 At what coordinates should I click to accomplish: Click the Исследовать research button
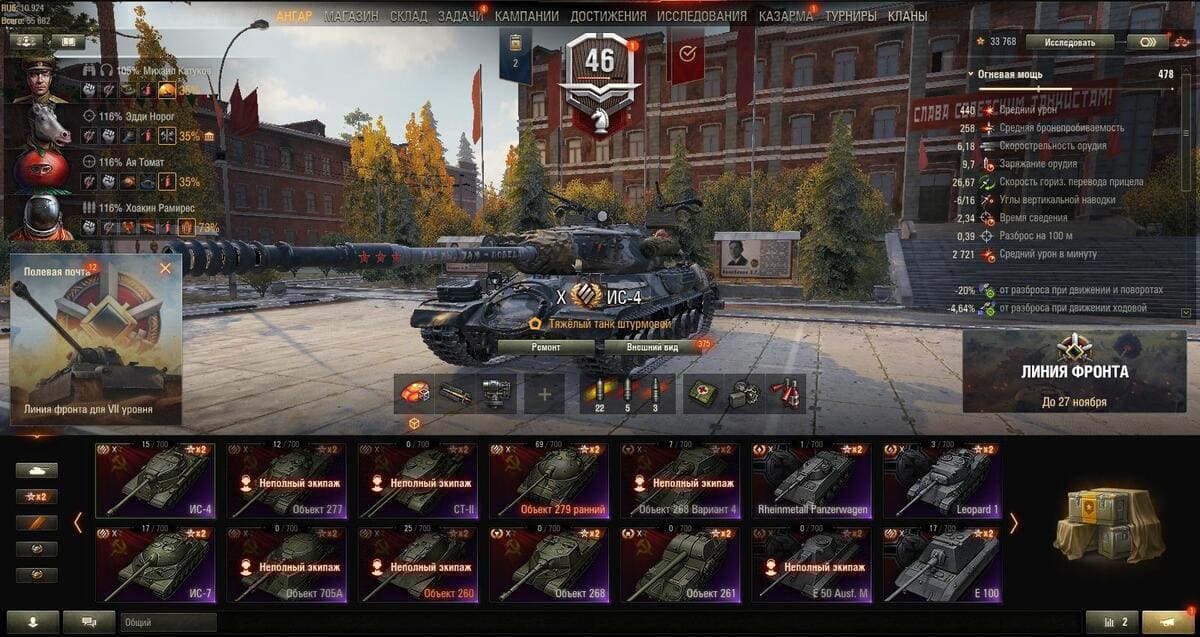point(1078,42)
